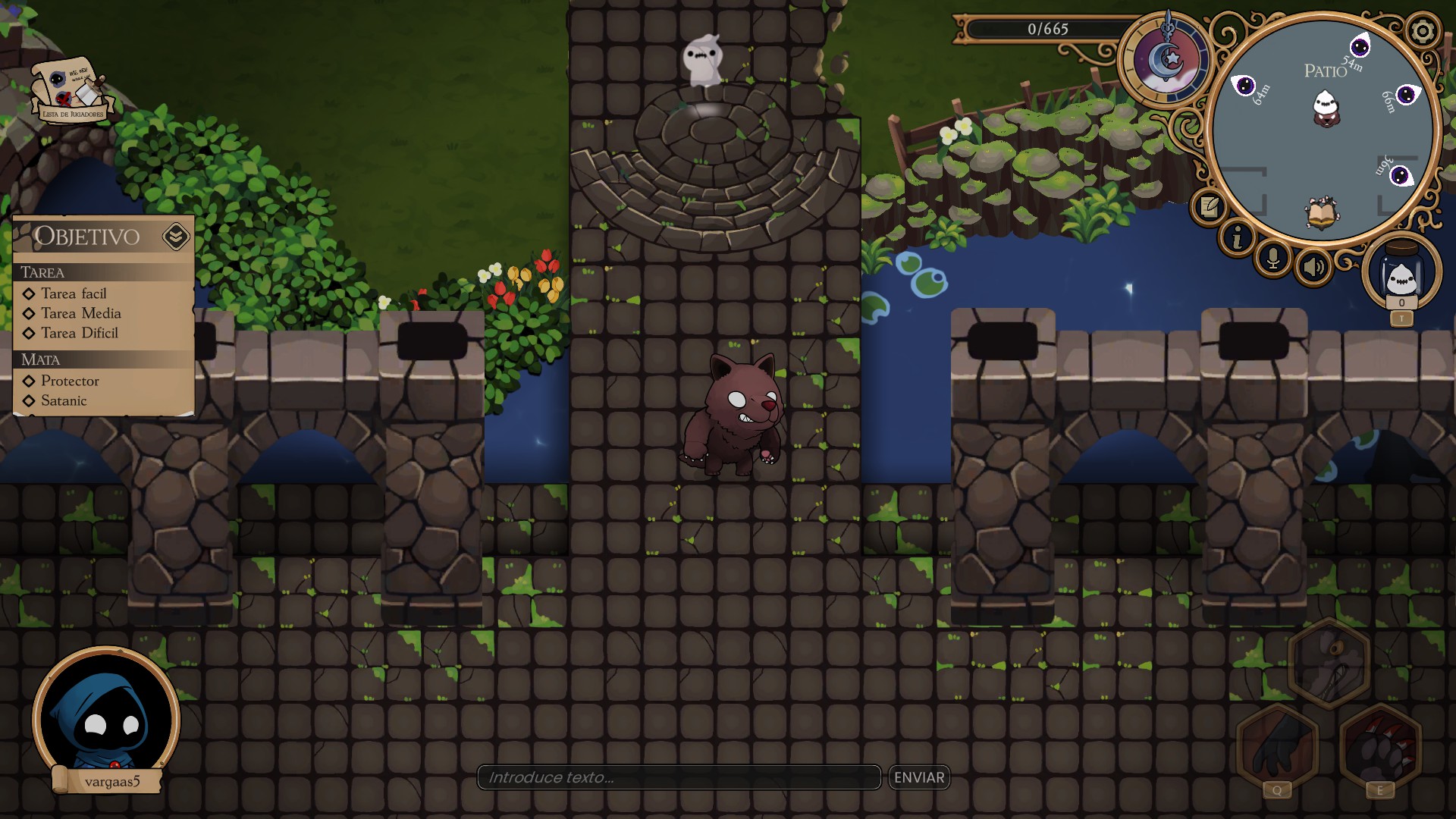The height and width of the screenshot is (819, 1456).
Task: Select the Tarea Media objective
Action: pyautogui.click(x=80, y=313)
